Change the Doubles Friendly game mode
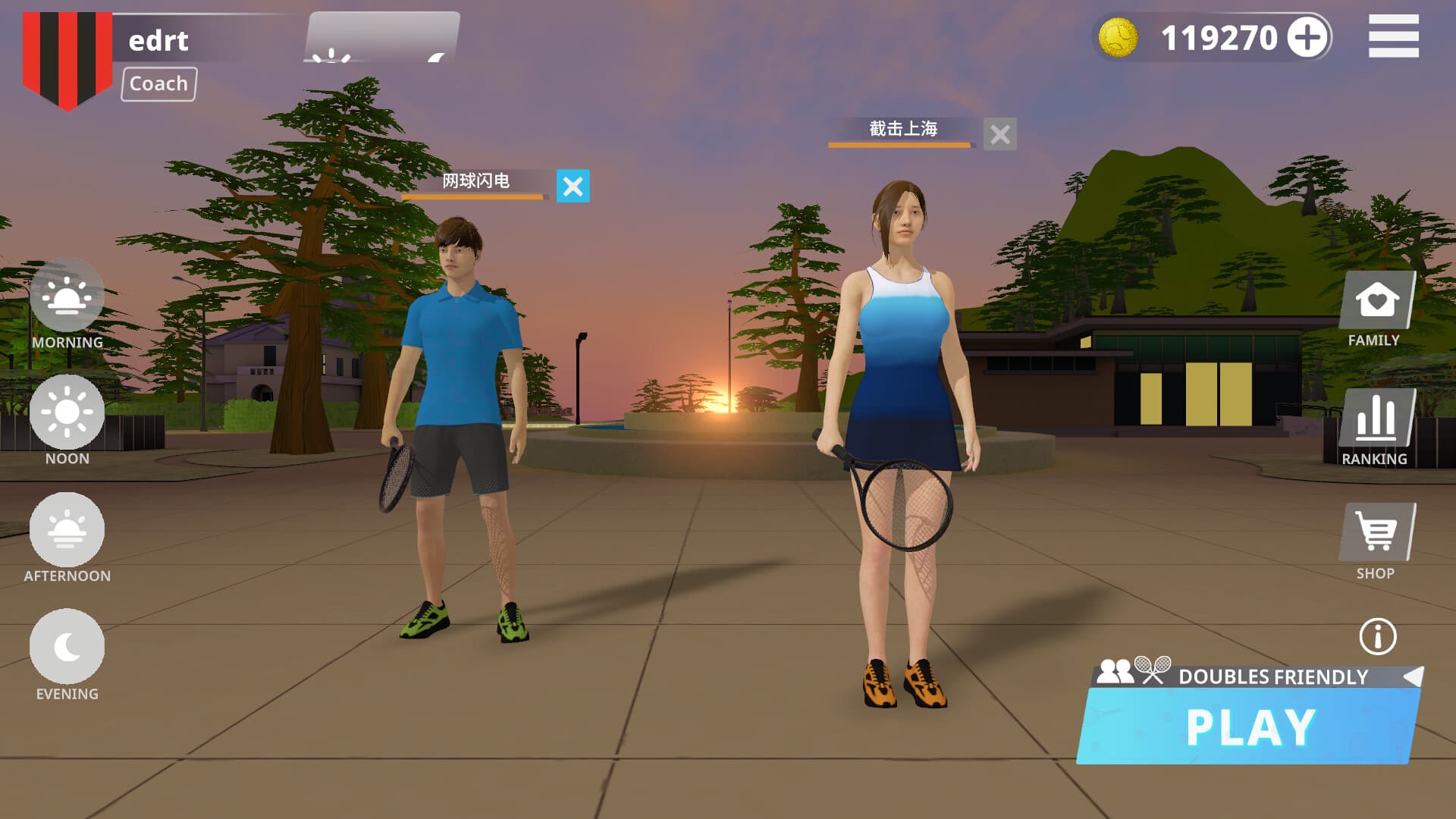 [x=1412, y=676]
